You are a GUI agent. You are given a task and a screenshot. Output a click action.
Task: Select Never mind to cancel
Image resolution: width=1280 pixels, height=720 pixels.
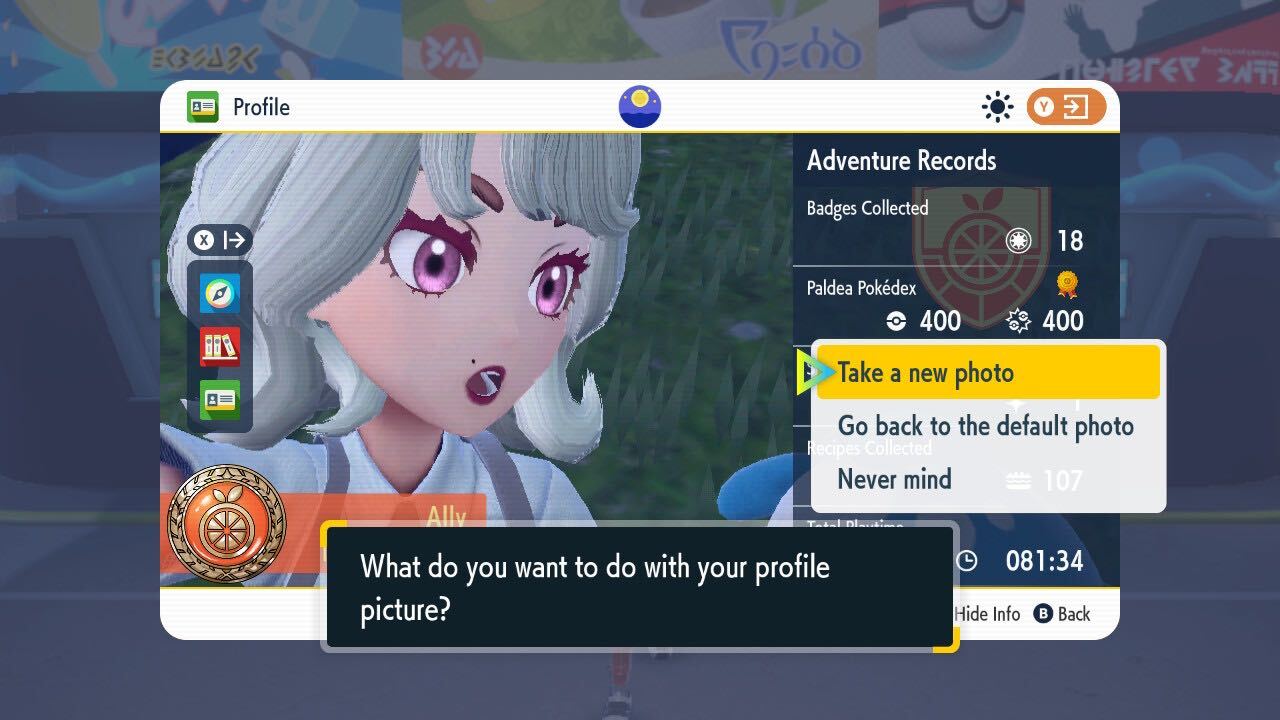(x=894, y=479)
